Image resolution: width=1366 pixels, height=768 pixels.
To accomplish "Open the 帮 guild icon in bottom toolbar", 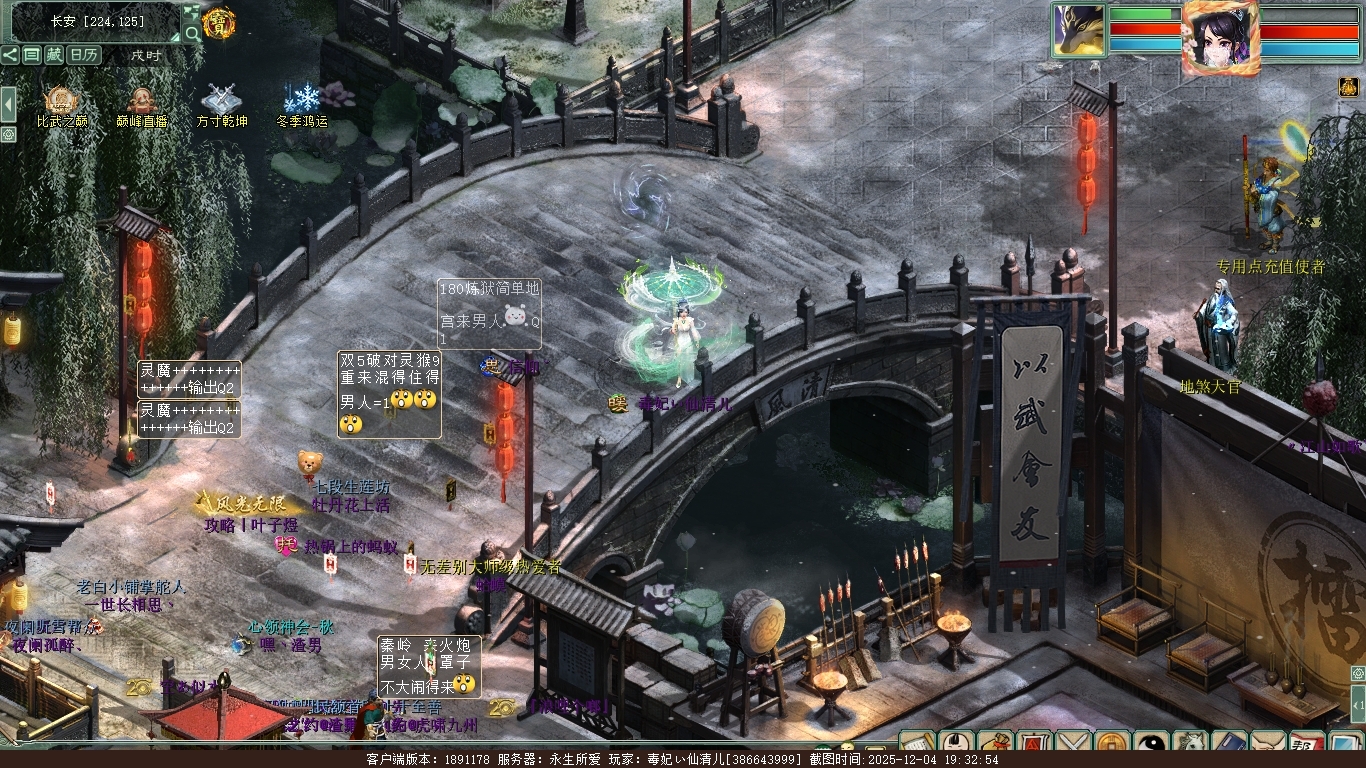I will point(1307,744).
